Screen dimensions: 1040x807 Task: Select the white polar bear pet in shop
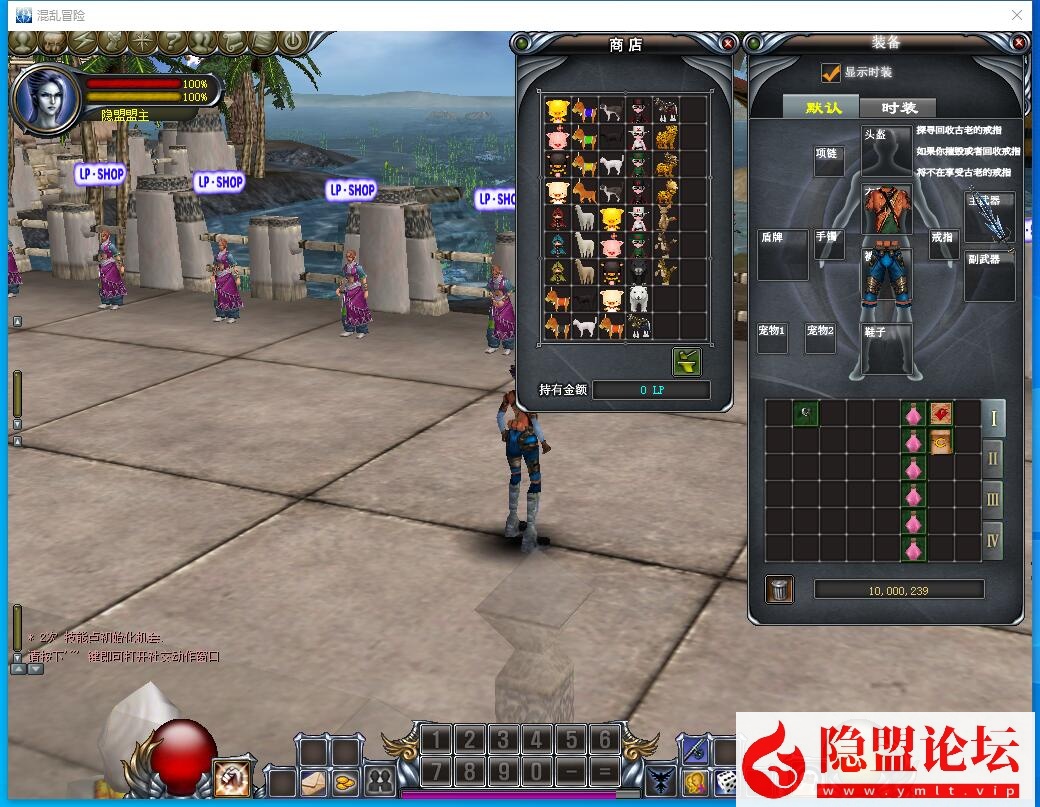[638, 298]
